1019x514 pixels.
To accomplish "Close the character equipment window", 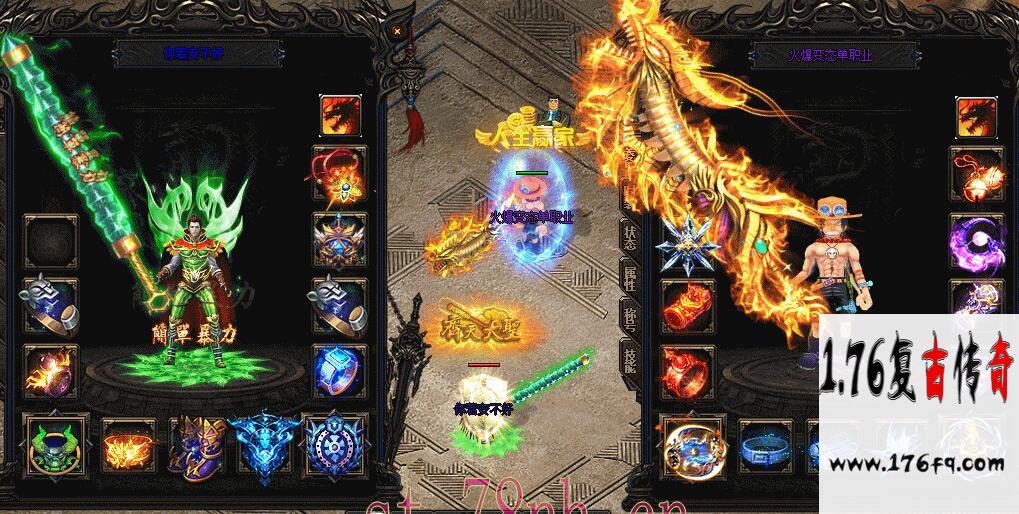I will pos(397,31).
